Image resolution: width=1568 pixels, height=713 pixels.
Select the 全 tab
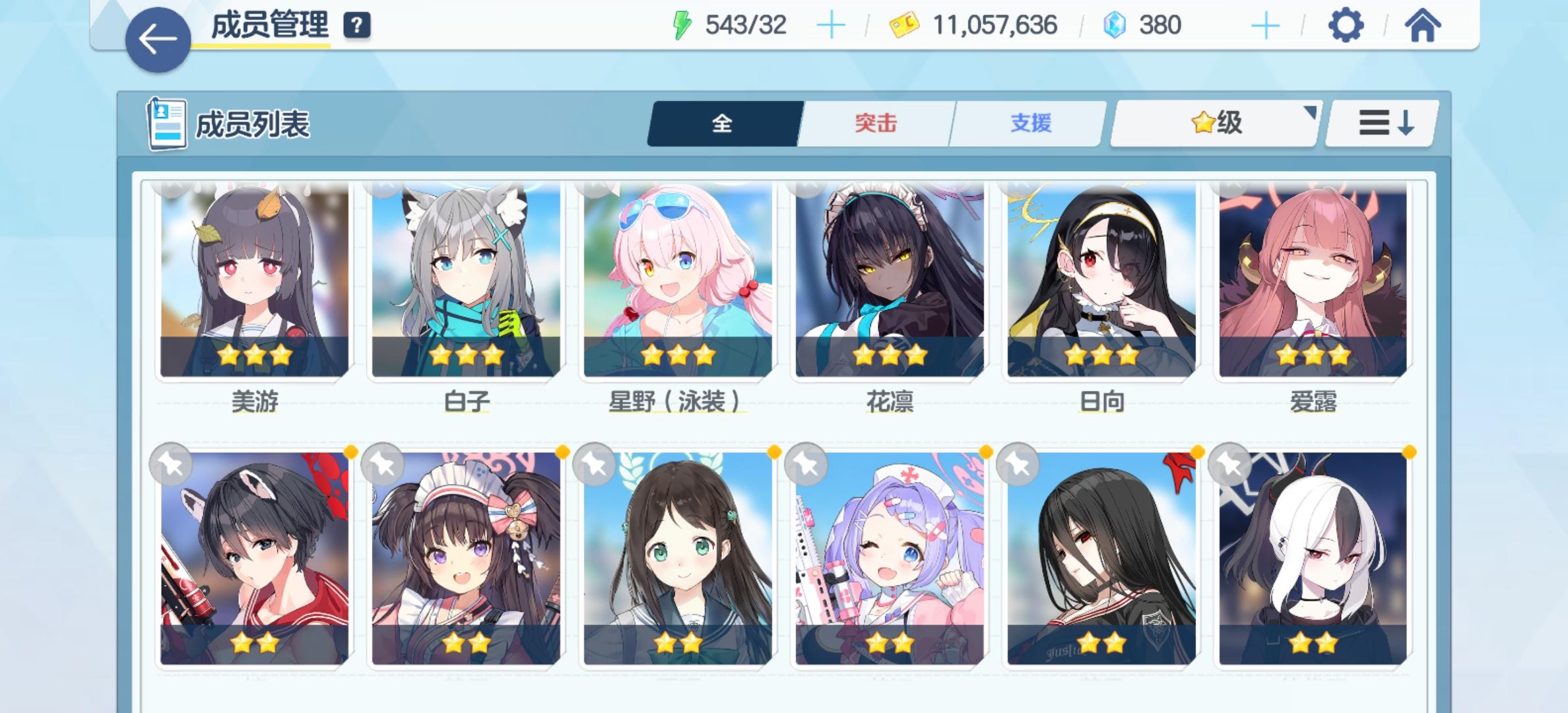(x=722, y=123)
